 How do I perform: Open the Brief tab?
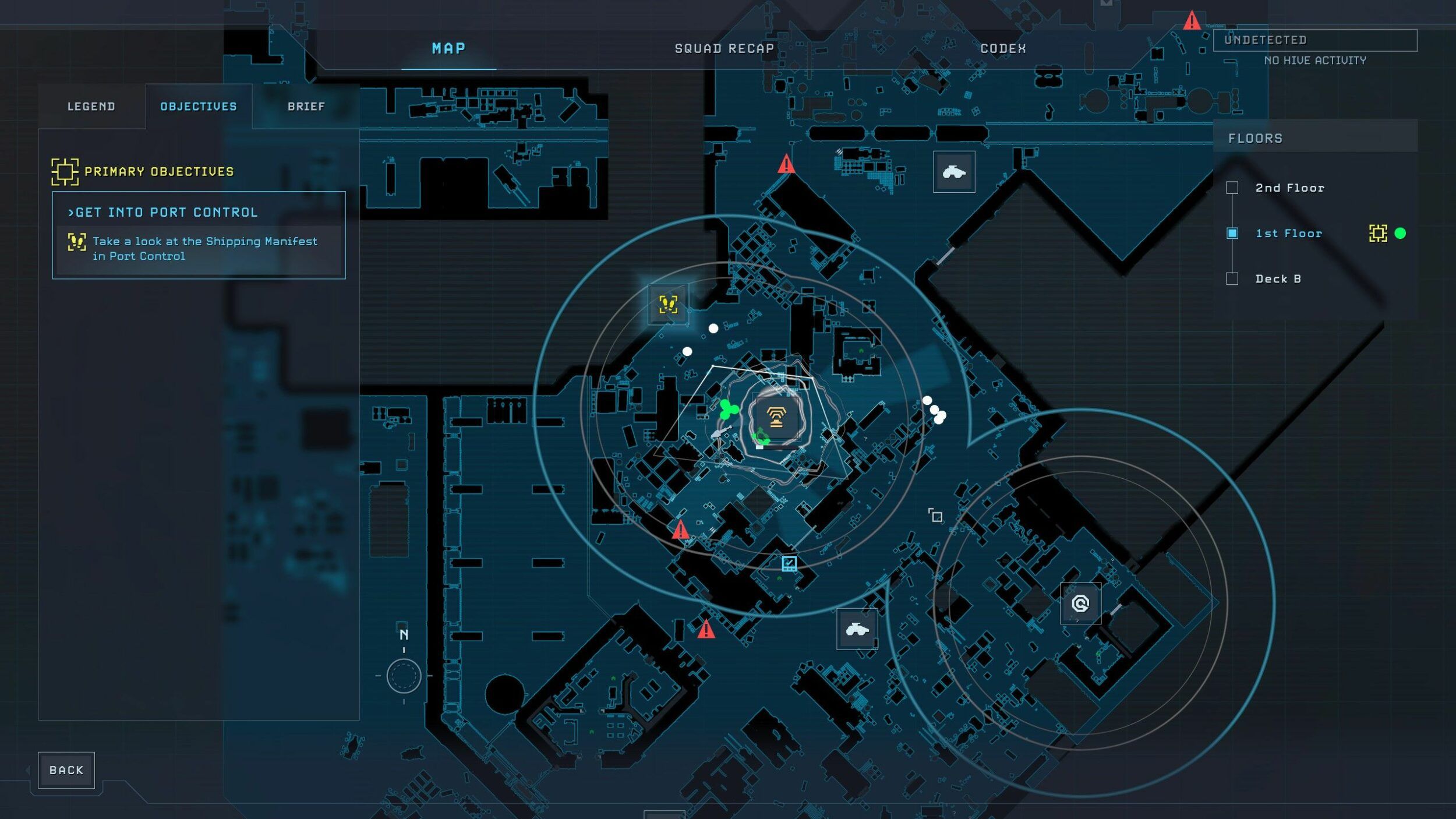pyautogui.click(x=306, y=107)
